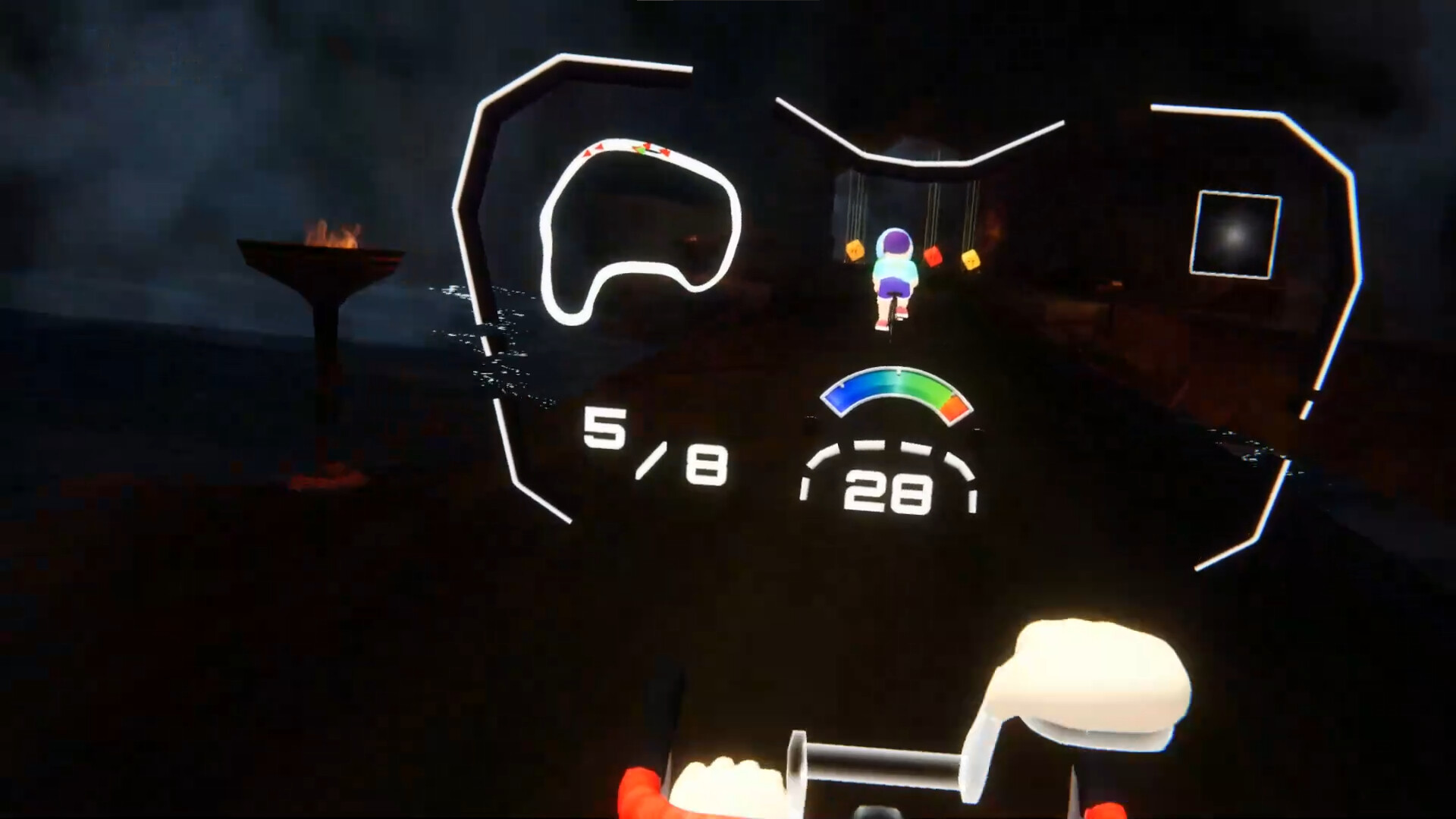Select the red emoji cube near the rider

(x=934, y=256)
